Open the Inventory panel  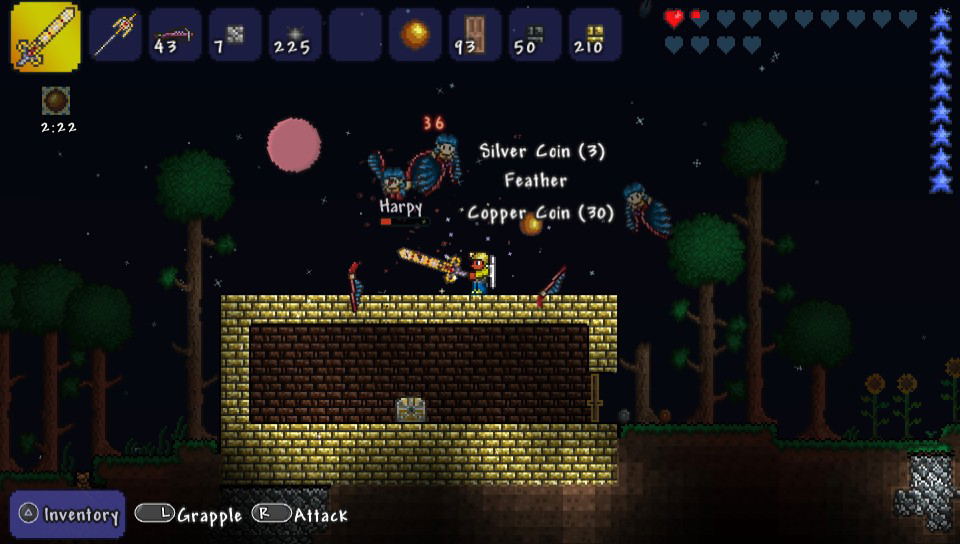tap(68, 515)
